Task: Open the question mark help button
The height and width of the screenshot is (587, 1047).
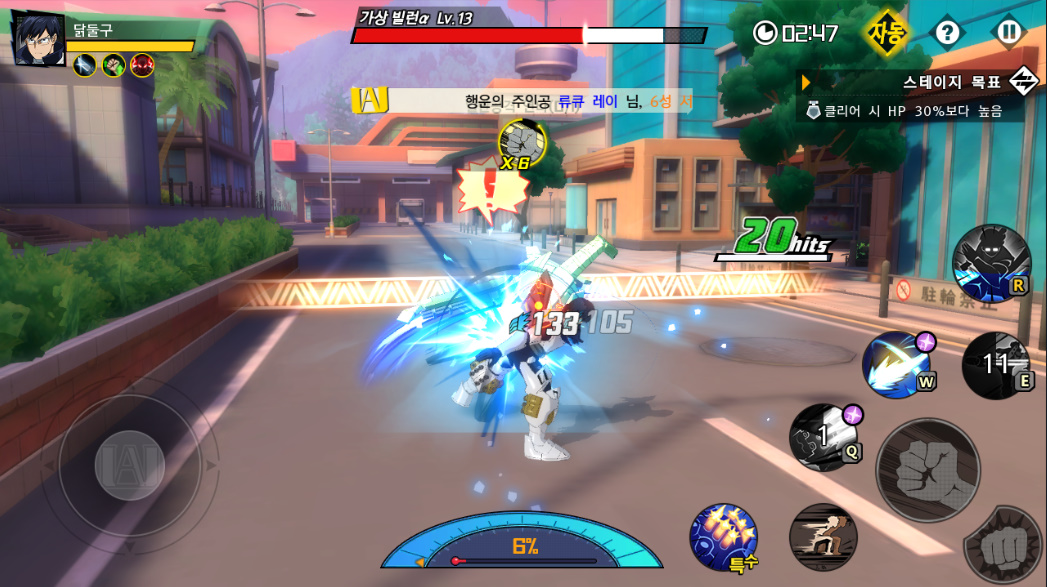Action: 947,32
